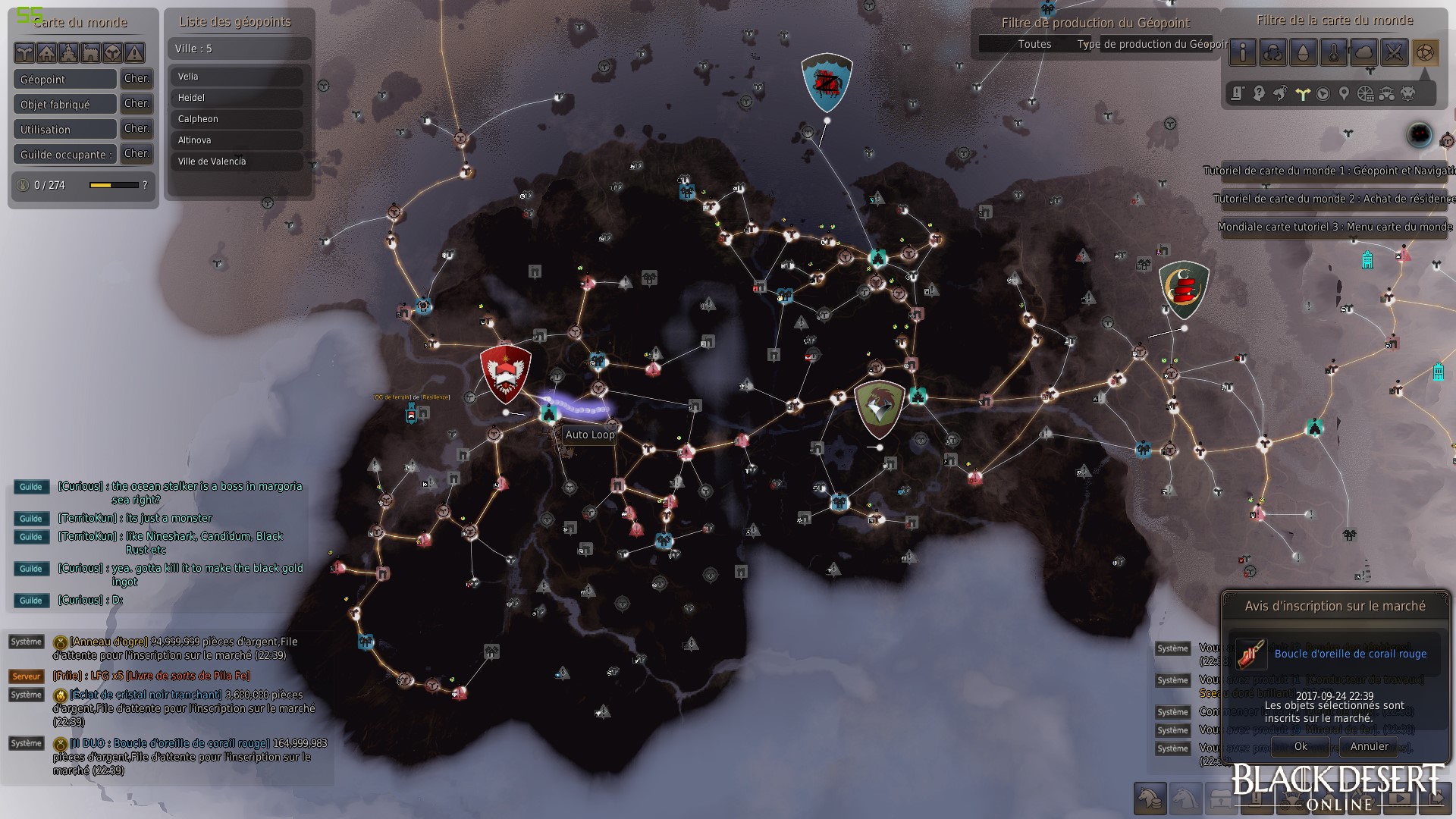
Task: Activate the info world map filter
Action: 1242,52
